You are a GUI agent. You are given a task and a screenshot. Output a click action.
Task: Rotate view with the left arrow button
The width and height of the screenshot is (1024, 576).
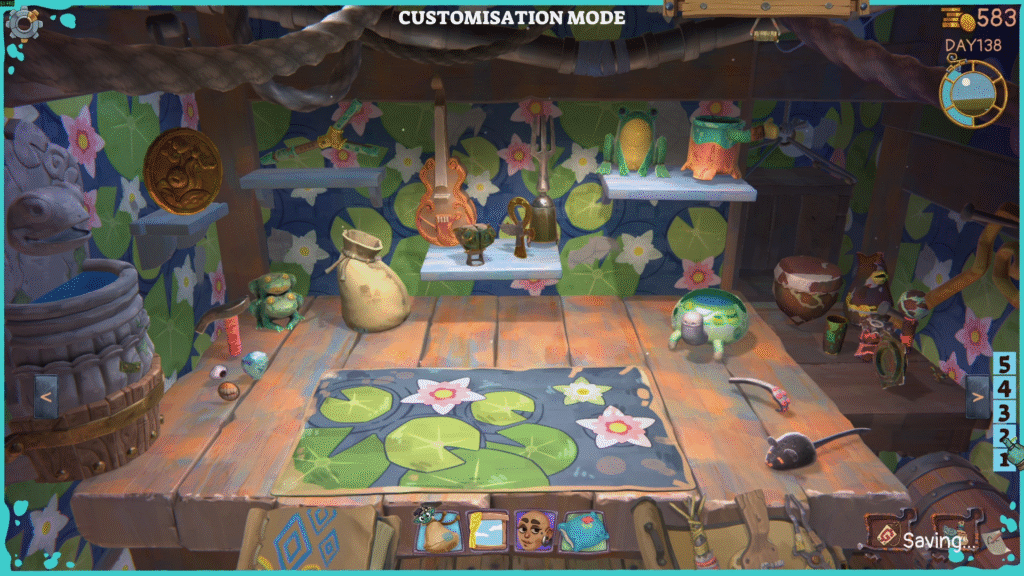[x=45, y=396]
